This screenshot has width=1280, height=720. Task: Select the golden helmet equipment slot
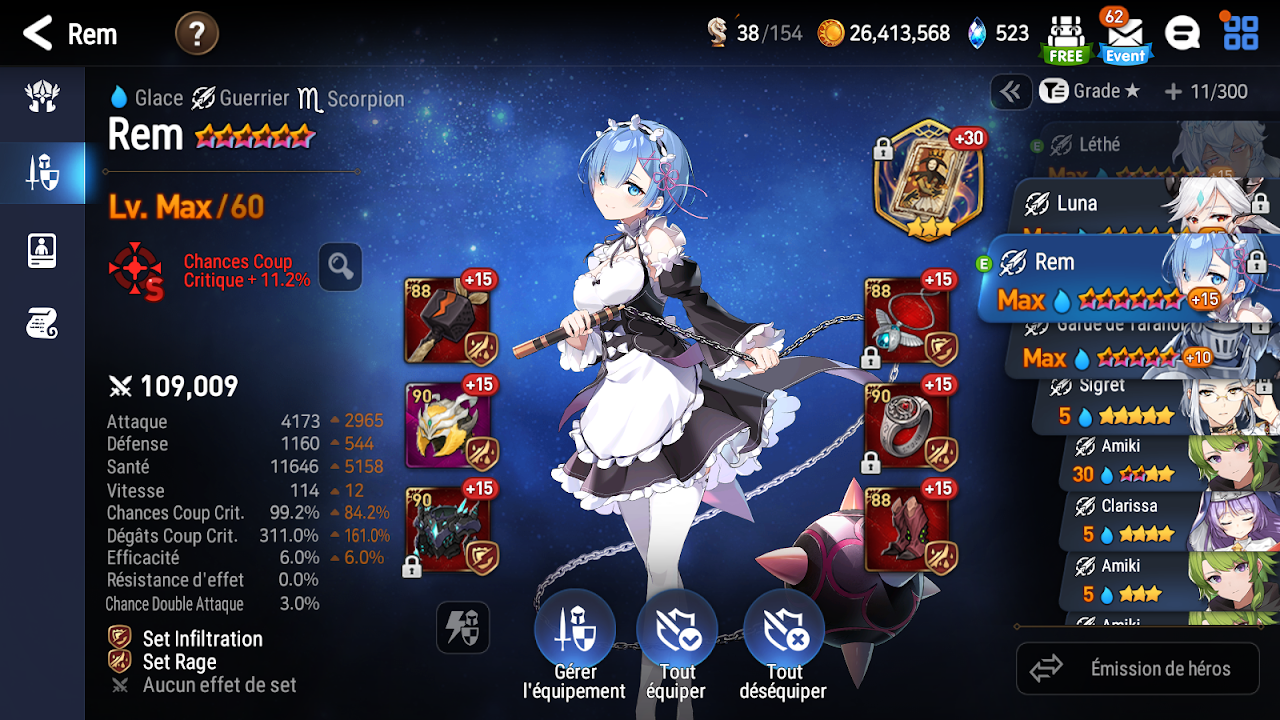pos(447,425)
